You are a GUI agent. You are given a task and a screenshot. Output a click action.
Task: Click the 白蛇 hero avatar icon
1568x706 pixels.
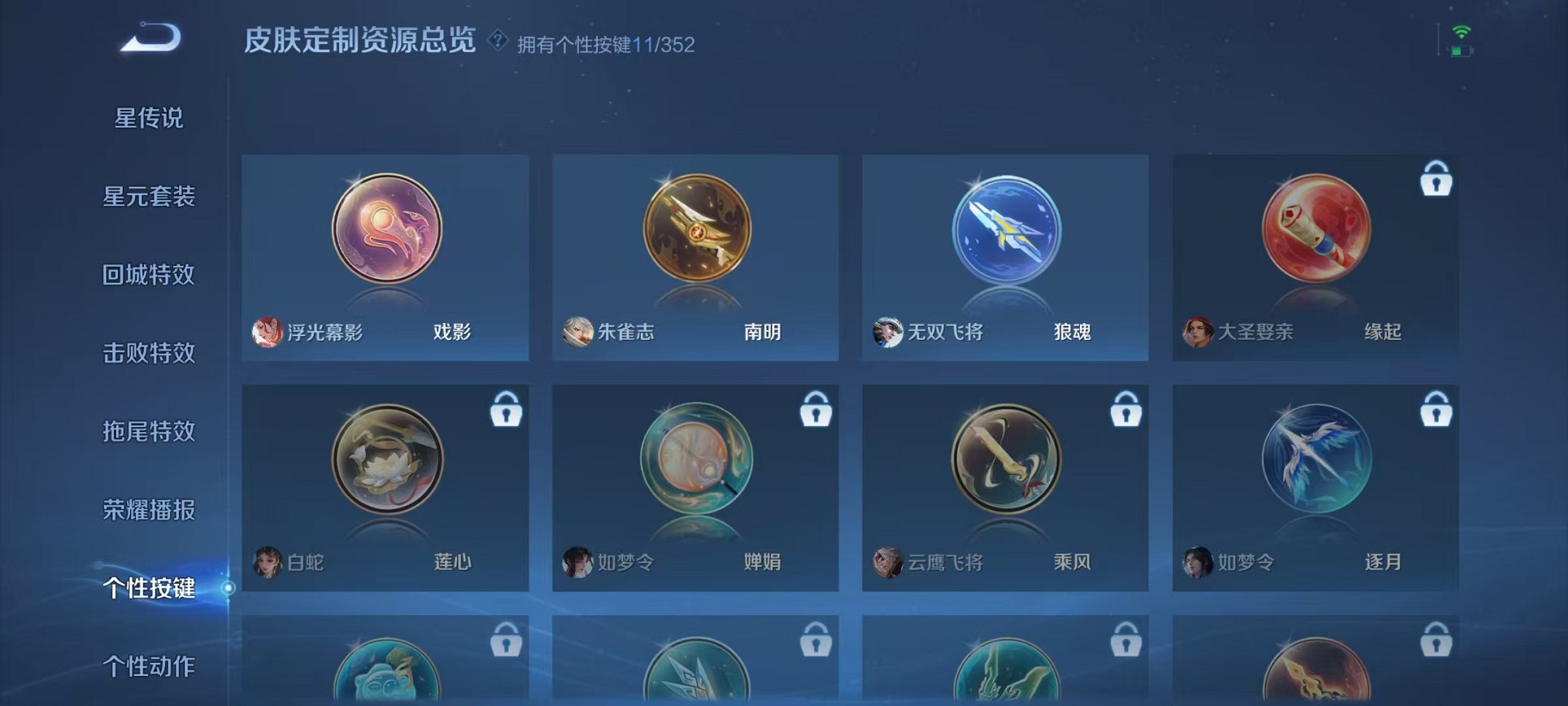coord(267,563)
